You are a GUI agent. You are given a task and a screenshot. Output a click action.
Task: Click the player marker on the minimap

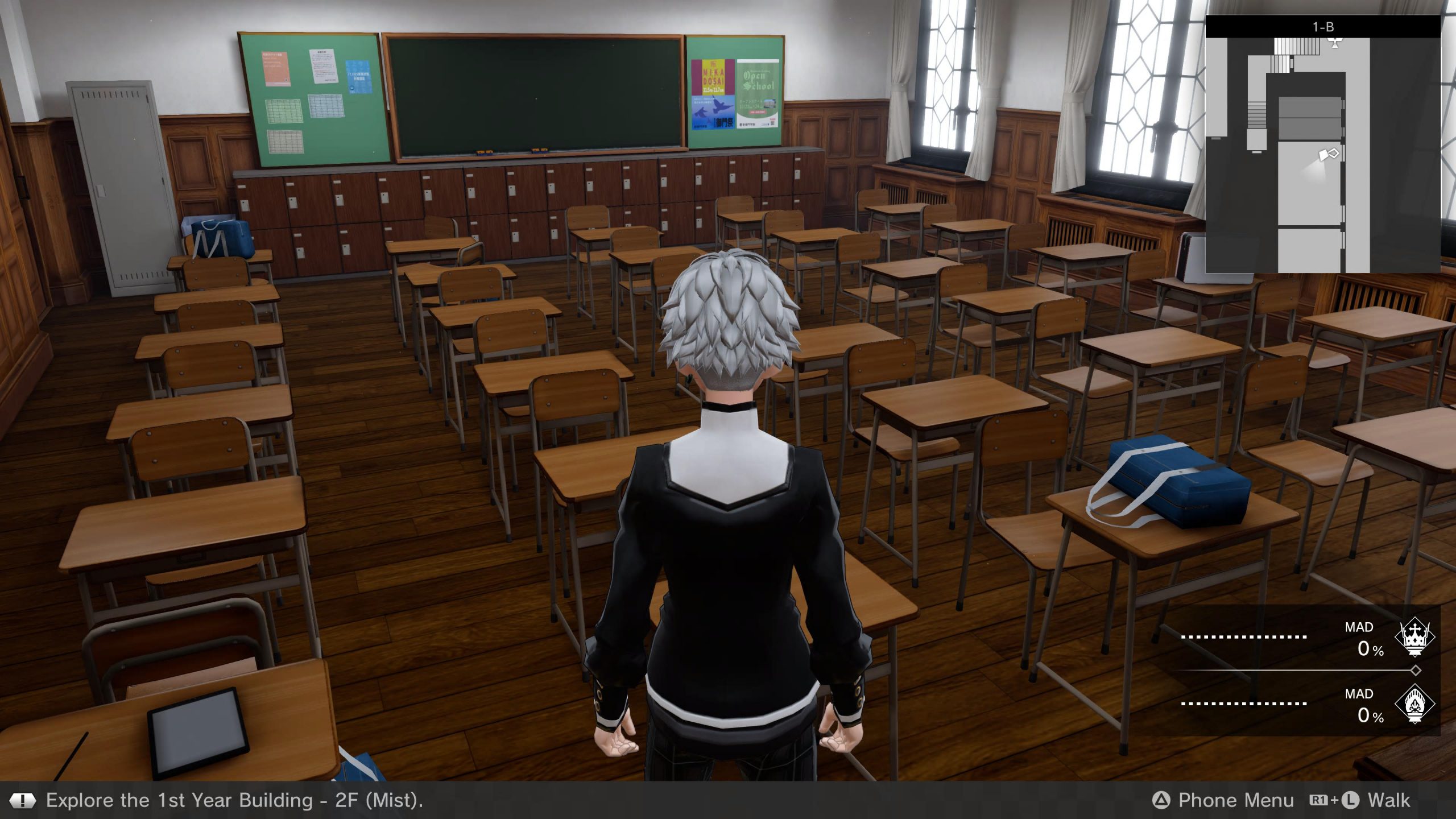click(1329, 155)
